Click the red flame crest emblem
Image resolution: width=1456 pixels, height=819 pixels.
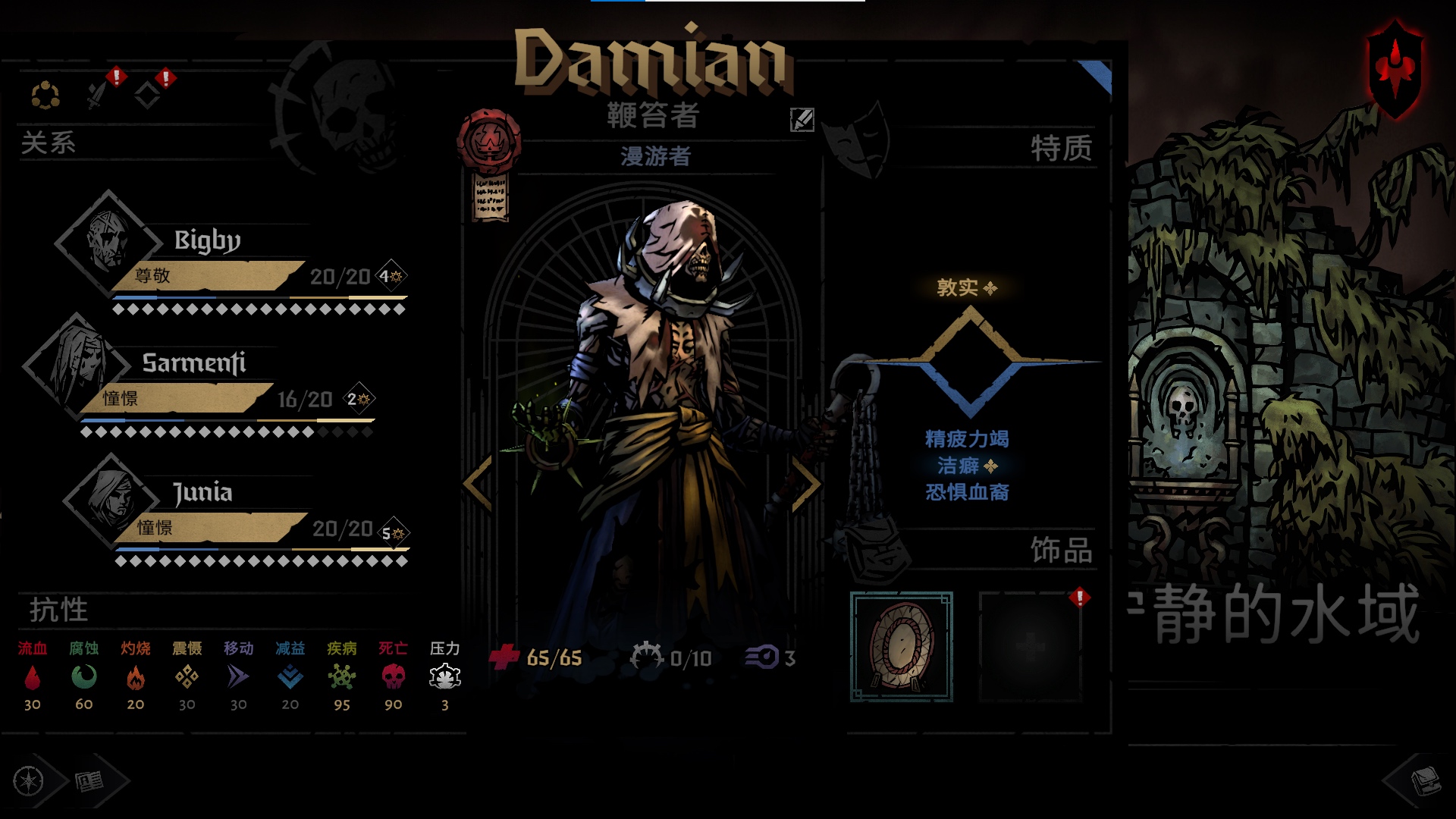coord(1394,67)
